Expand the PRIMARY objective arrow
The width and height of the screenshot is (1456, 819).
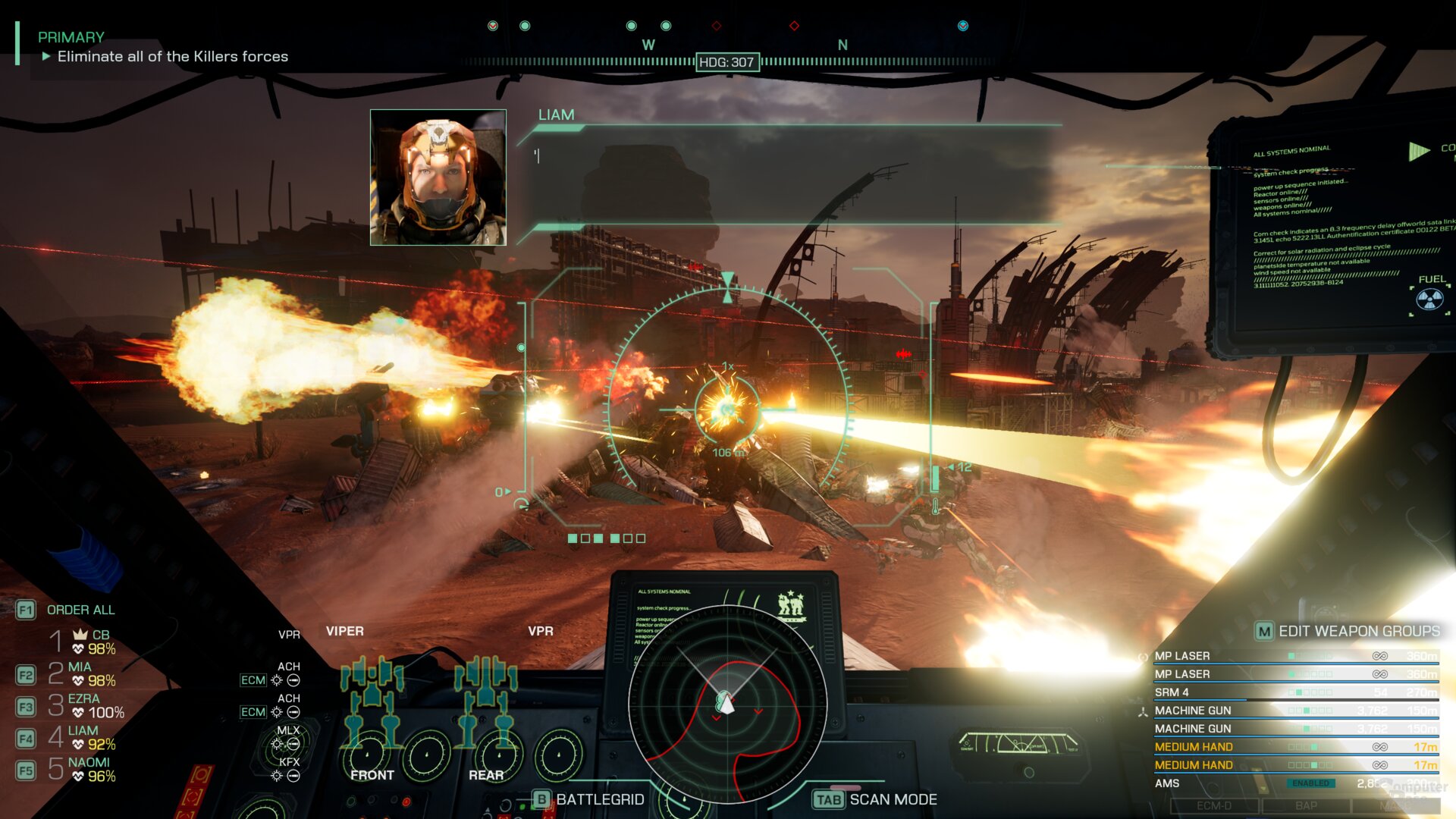click(46, 55)
